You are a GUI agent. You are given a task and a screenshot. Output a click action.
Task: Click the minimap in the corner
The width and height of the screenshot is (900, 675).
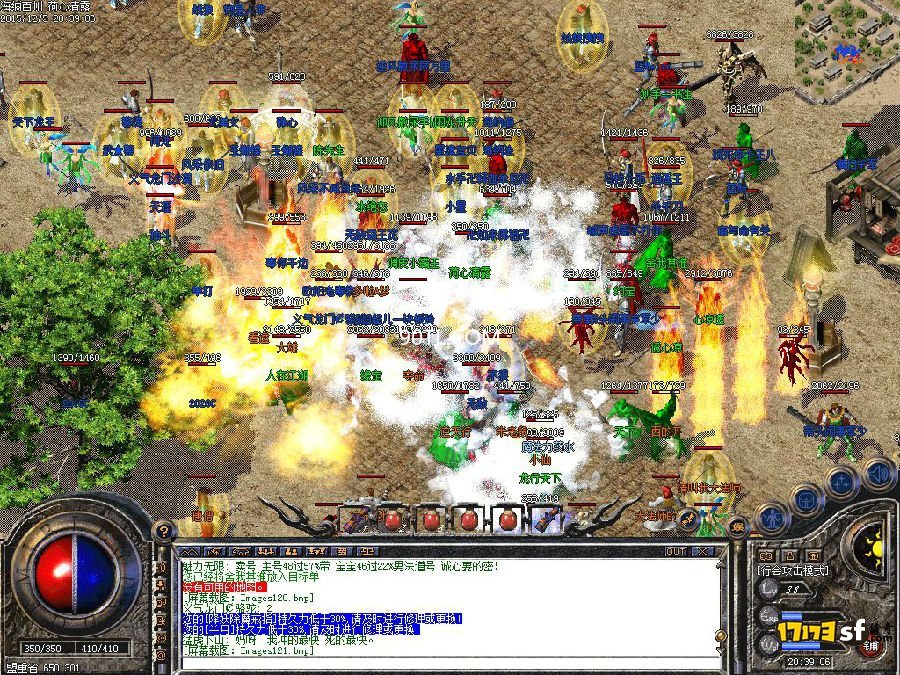coord(847,42)
